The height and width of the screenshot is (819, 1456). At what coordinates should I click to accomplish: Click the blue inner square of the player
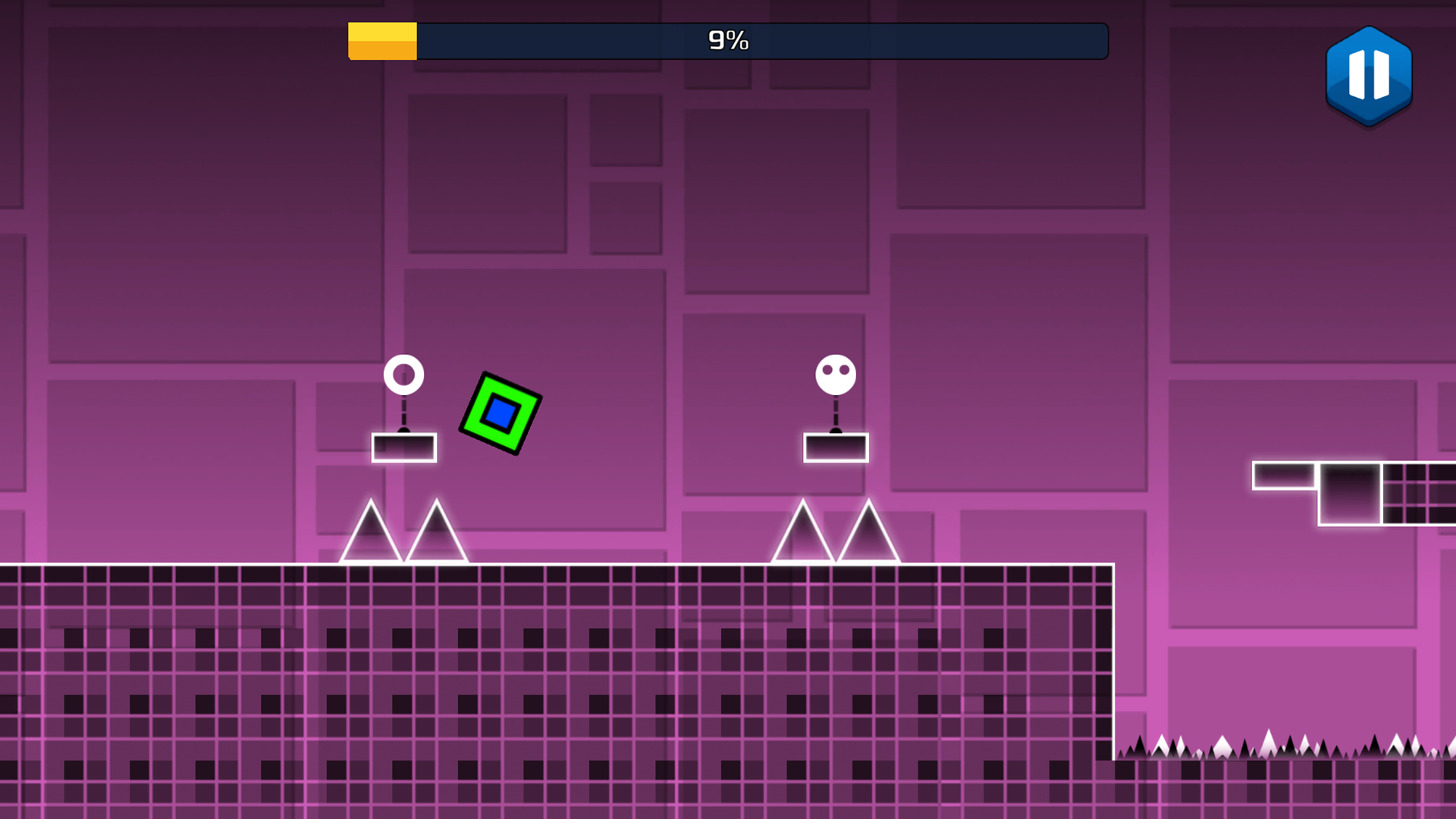tap(500, 413)
